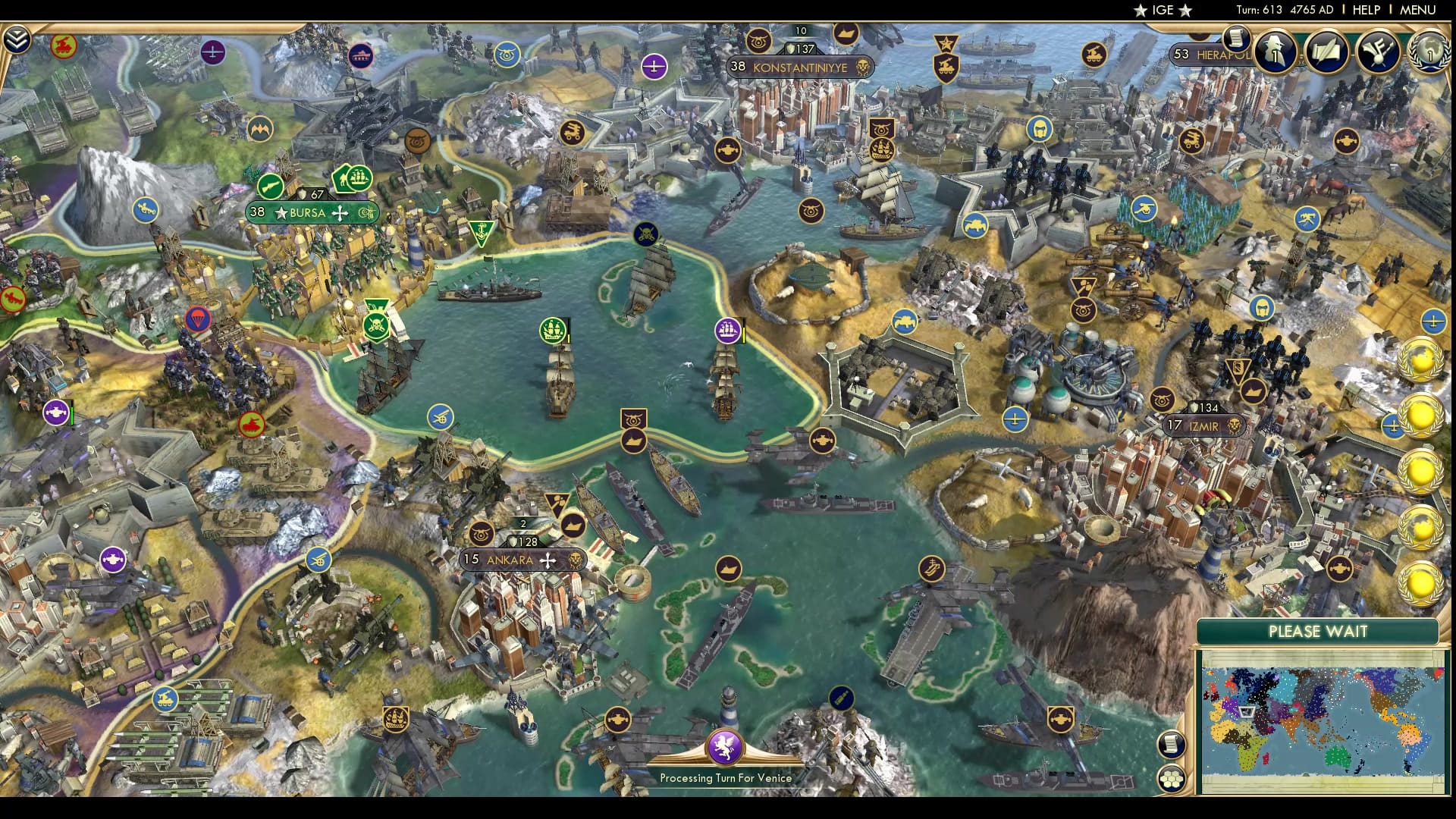Image resolution: width=1456 pixels, height=819 pixels.
Task: Open HELP from the top bar
Action: [1367, 11]
